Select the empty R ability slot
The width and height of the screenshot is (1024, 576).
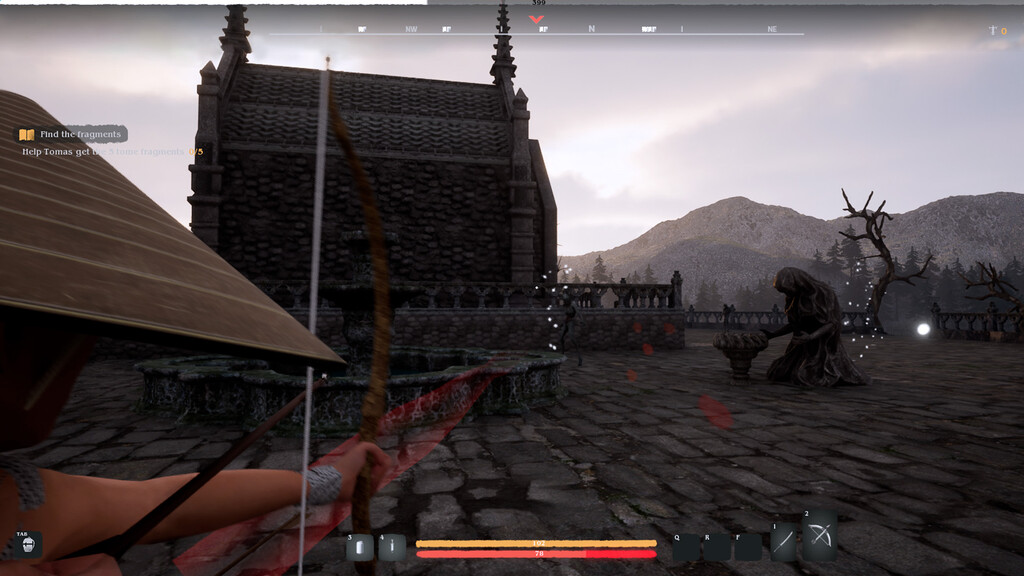(717, 547)
